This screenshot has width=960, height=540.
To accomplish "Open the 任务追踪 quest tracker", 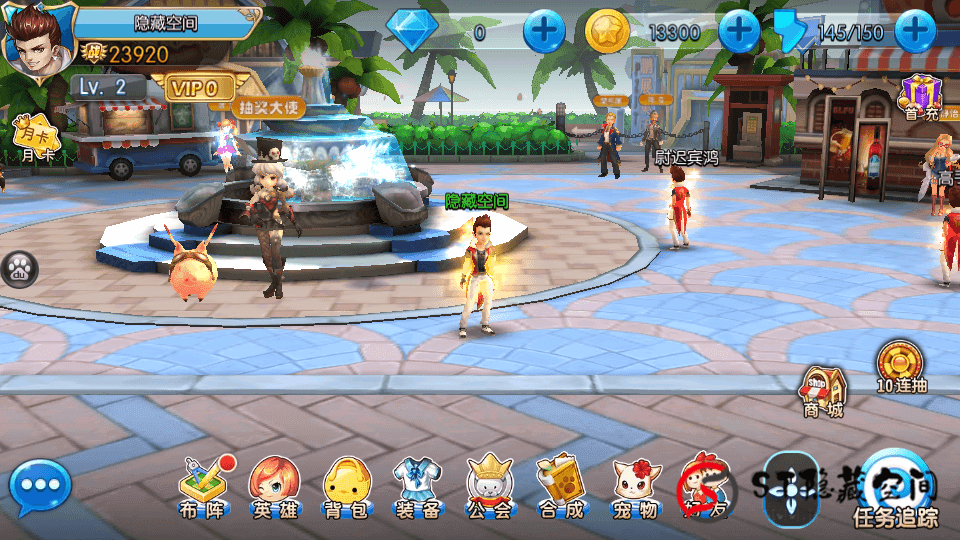I will pos(895,490).
